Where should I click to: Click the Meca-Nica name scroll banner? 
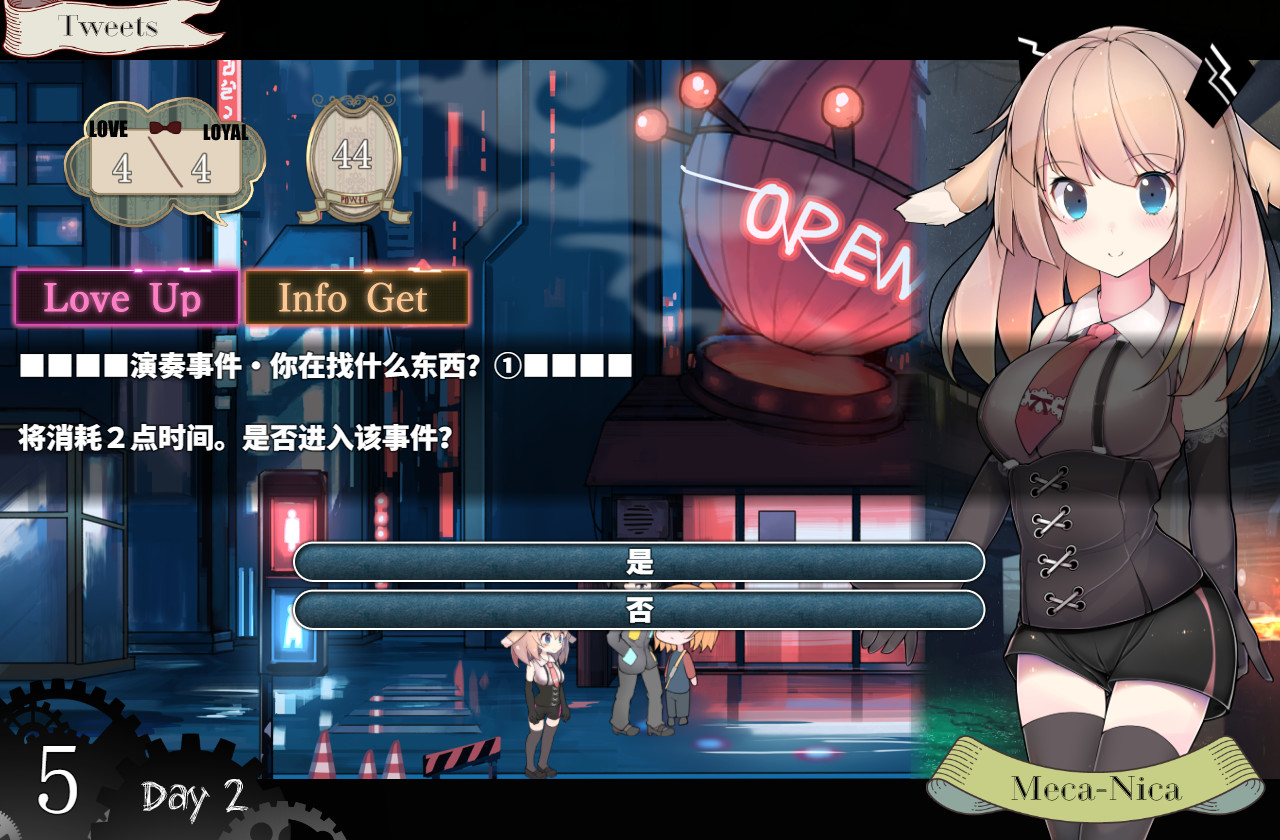click(1100, 788)
